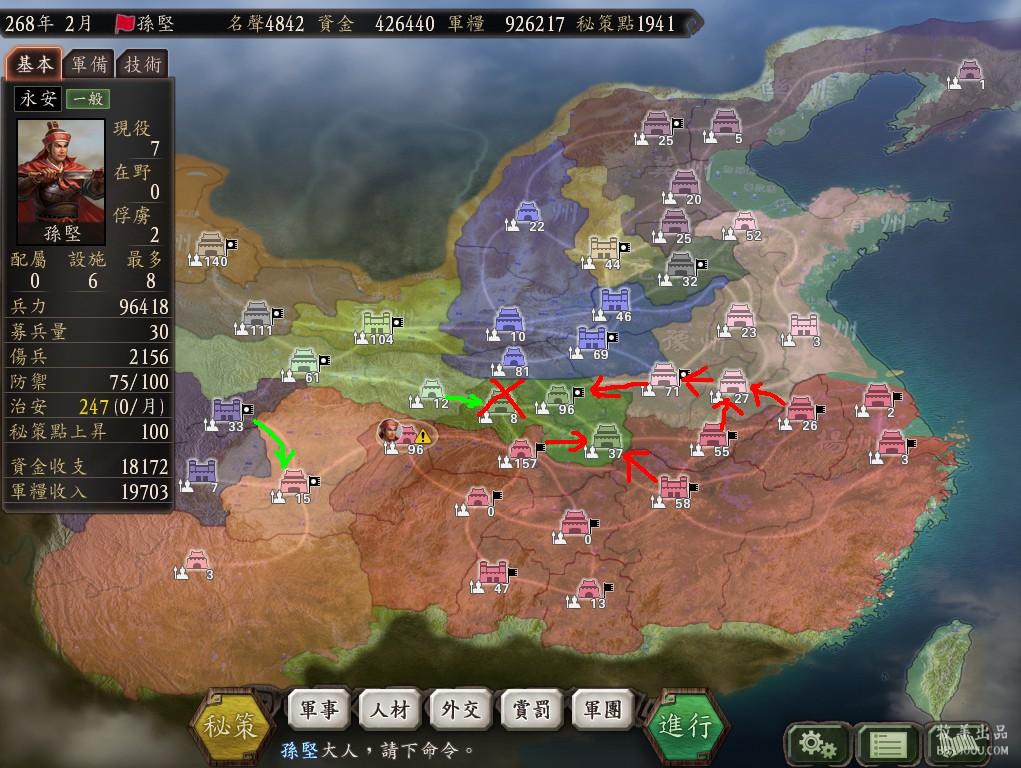1021x768 pixels.
Task: Show the 技術 tab
Action: 142,64
